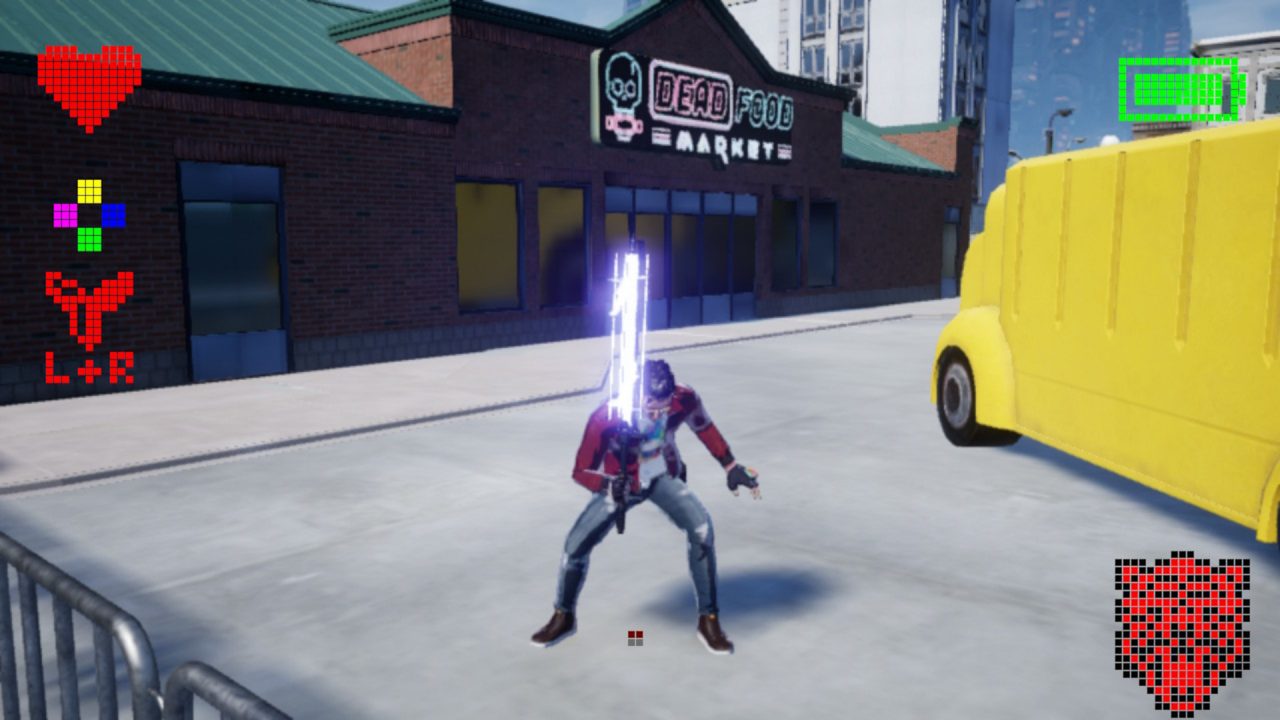Select the magenta face button in the button prompt

[x=64, y=214]
